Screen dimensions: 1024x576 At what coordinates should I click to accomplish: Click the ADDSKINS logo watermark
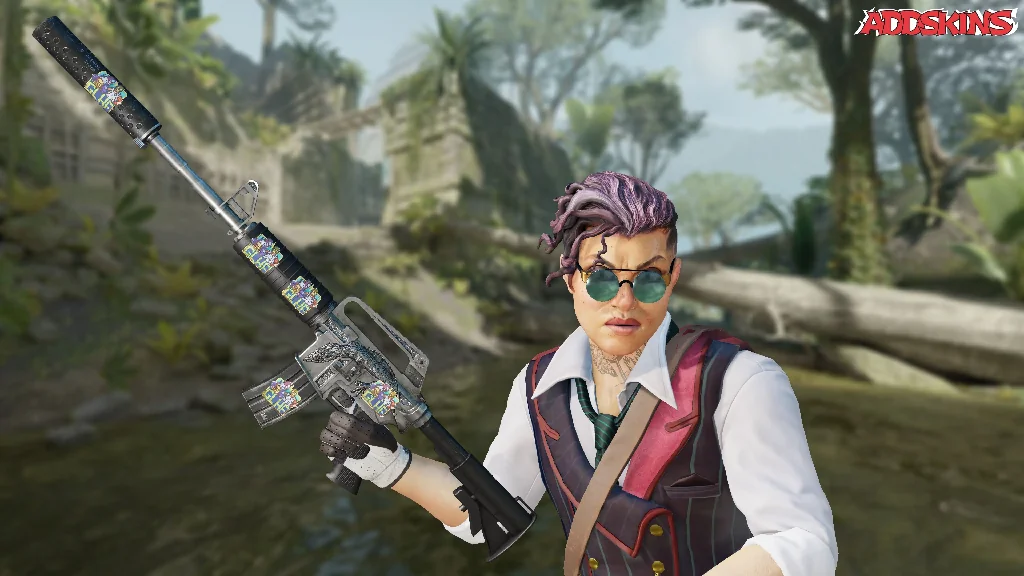coord(936,22)
